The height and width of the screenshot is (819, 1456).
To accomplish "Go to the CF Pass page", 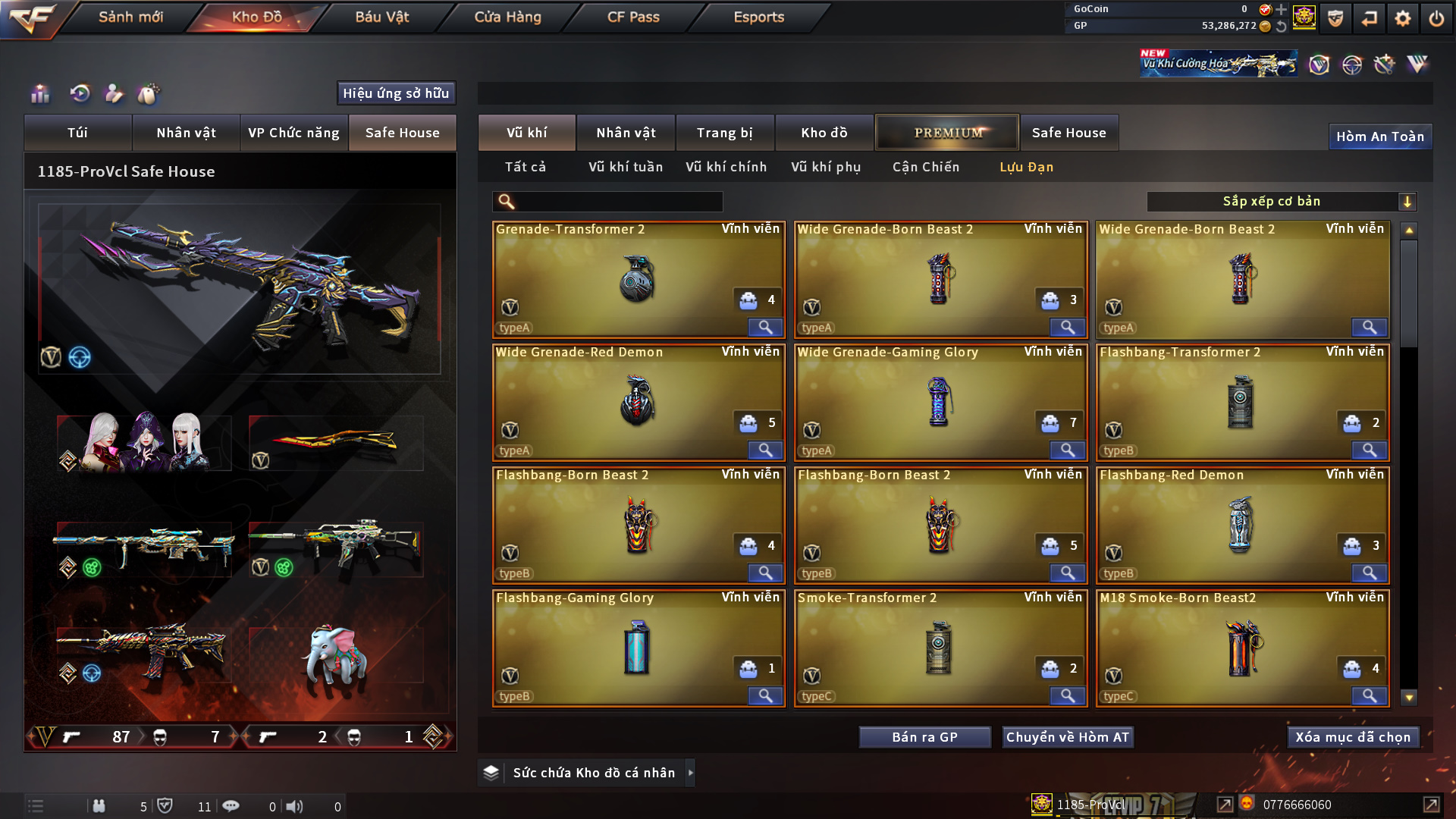I will pos(633,17).
